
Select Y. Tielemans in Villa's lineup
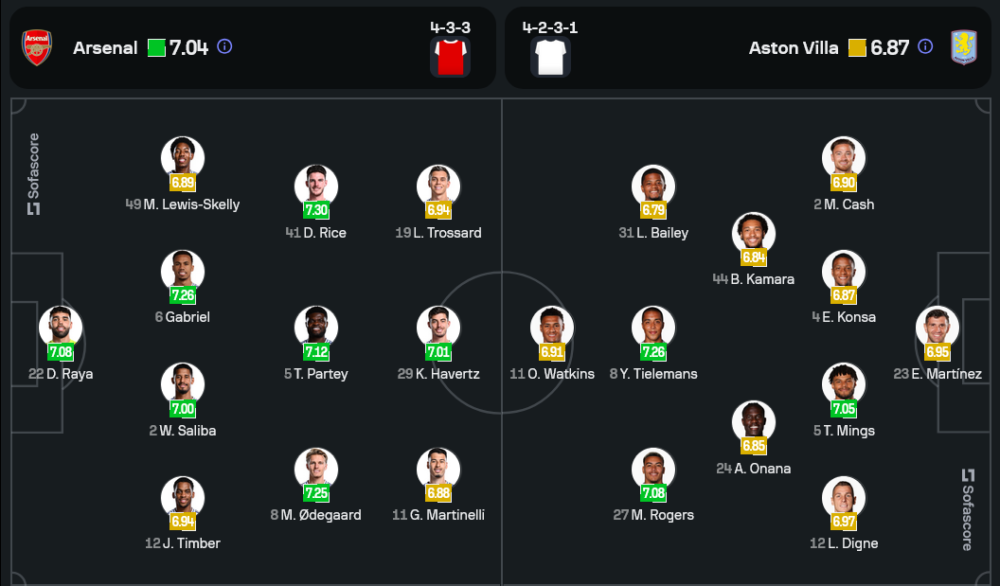coord(653,327)
